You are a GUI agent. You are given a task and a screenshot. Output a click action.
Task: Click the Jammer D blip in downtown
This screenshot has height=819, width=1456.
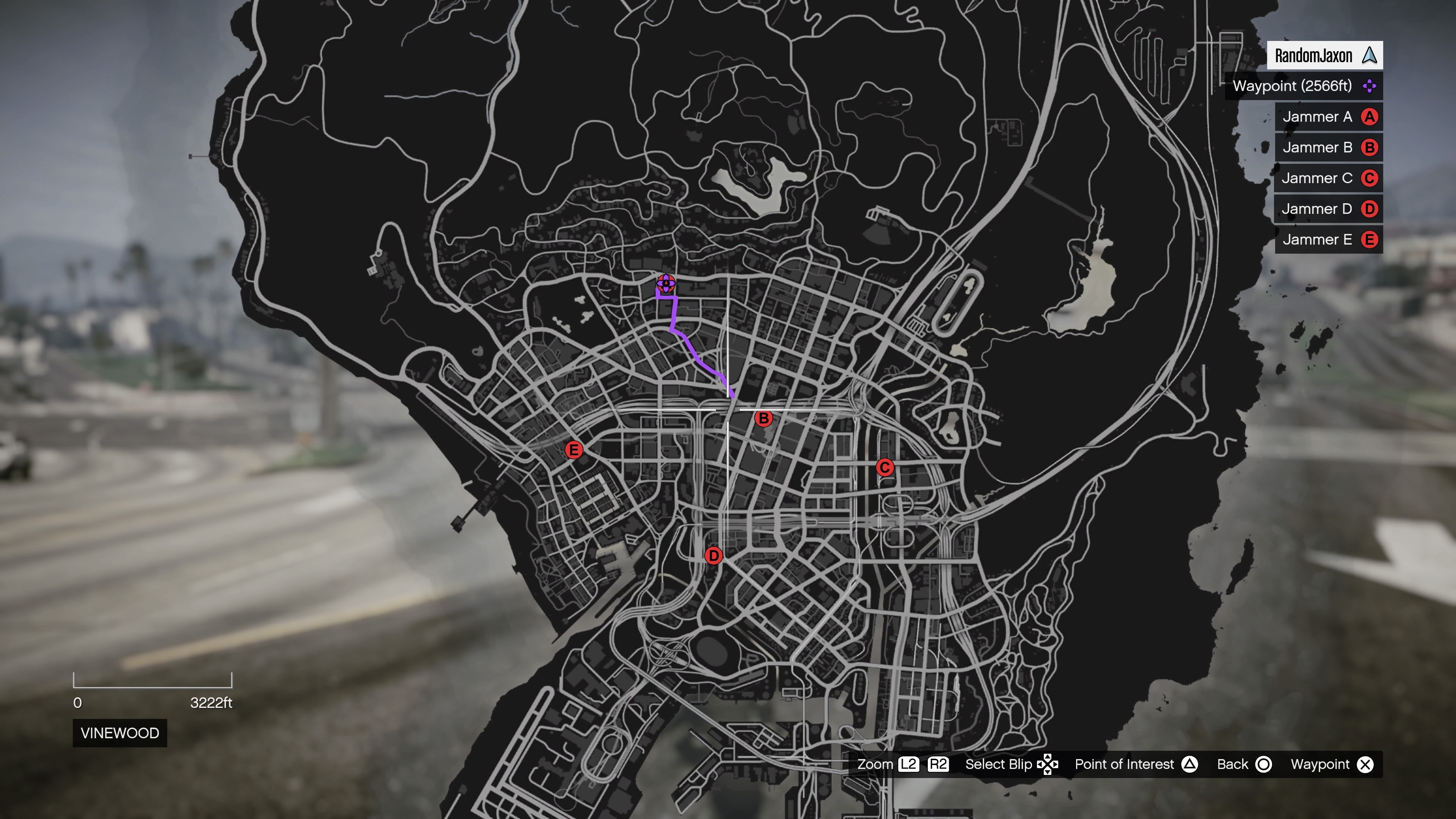[714, 556]
